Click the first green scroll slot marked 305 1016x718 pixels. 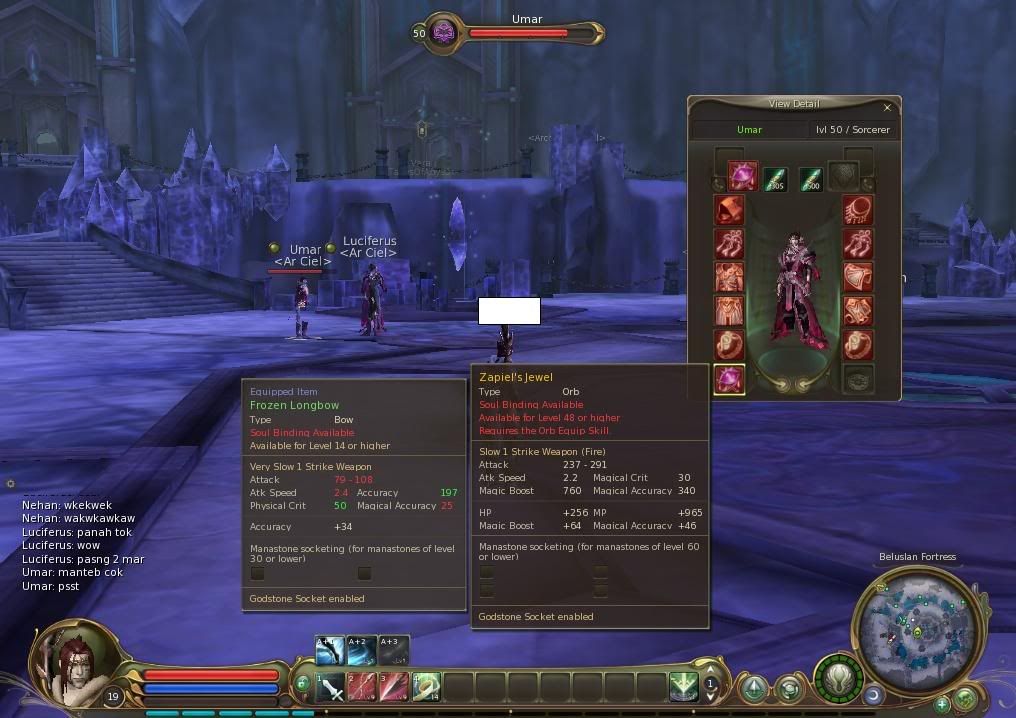pyautogui.click(x=775, y=178)
